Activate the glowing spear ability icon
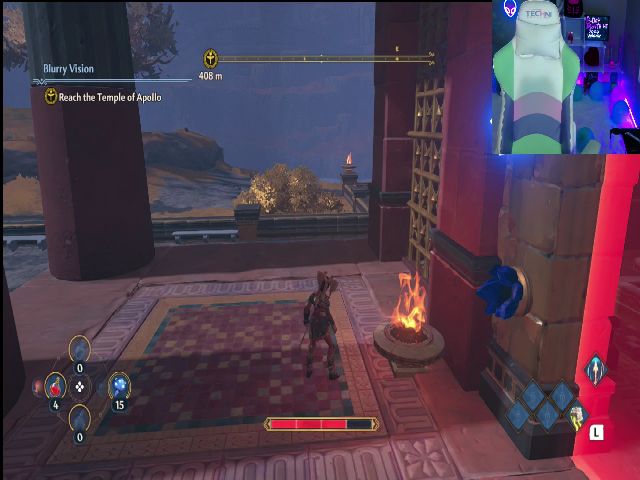Viewport: 640px width, 480px height. [595, 369]
